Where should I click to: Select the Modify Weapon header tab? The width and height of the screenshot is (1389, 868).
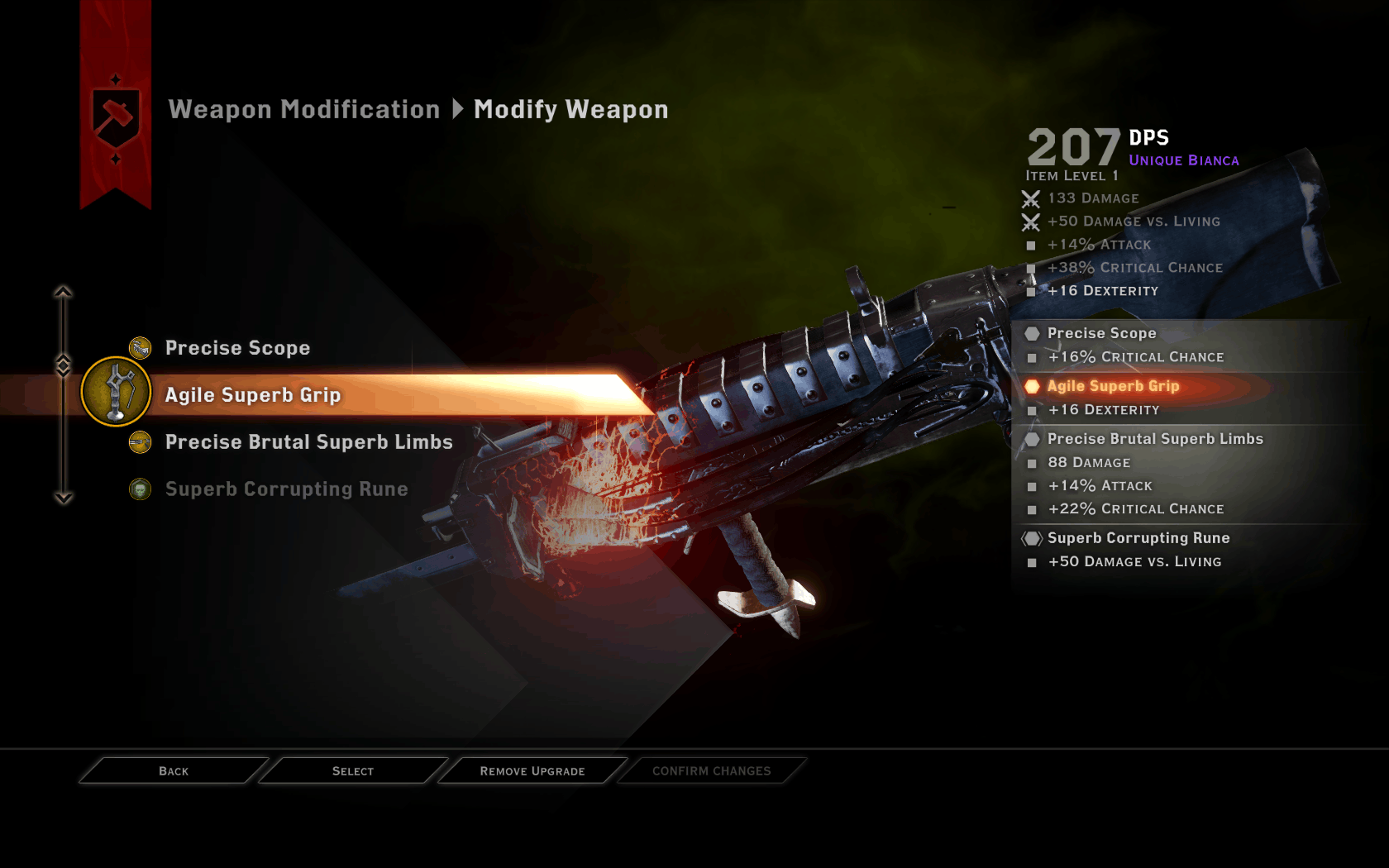(569, 108)
